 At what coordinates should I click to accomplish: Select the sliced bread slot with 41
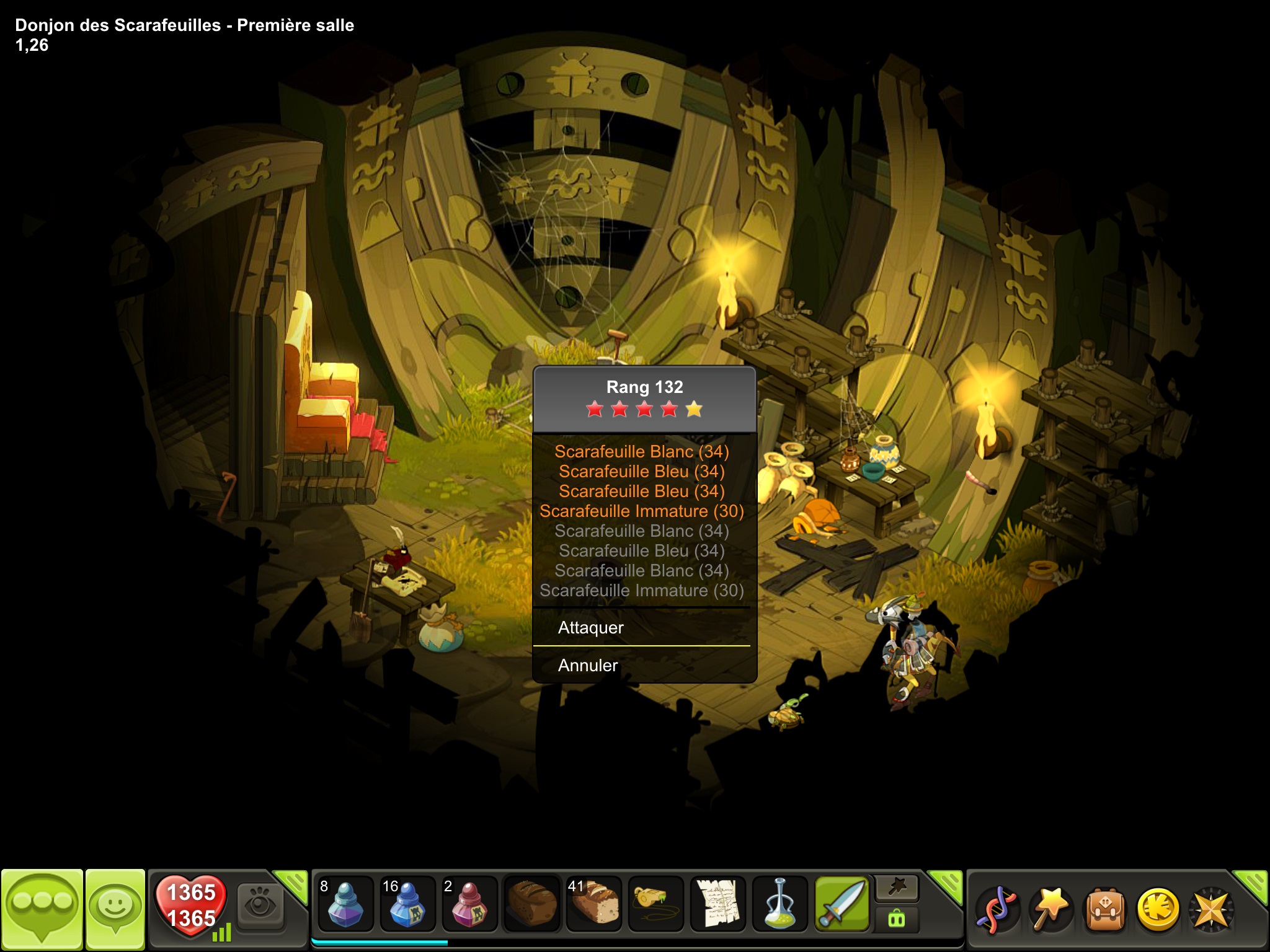593,905
